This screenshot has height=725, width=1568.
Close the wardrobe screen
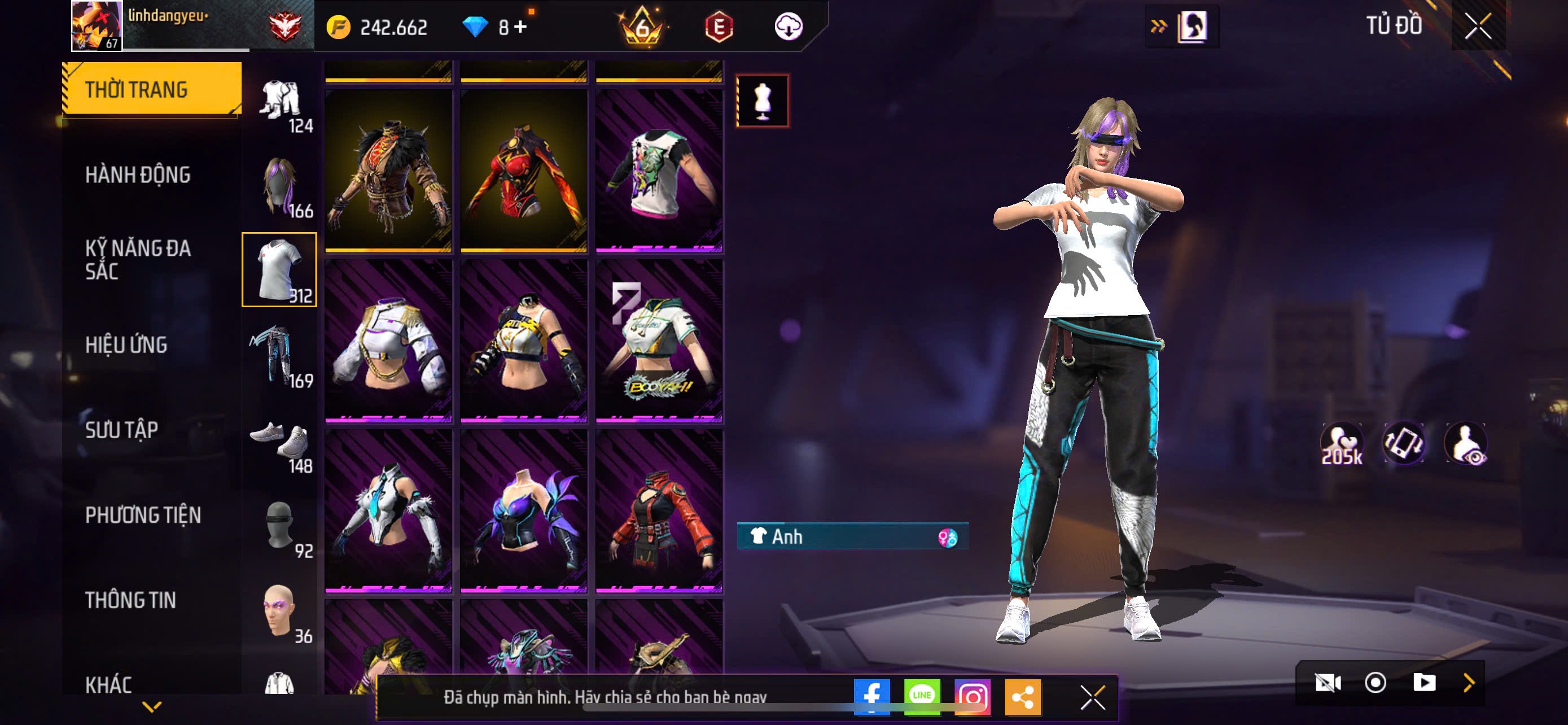1478,26
